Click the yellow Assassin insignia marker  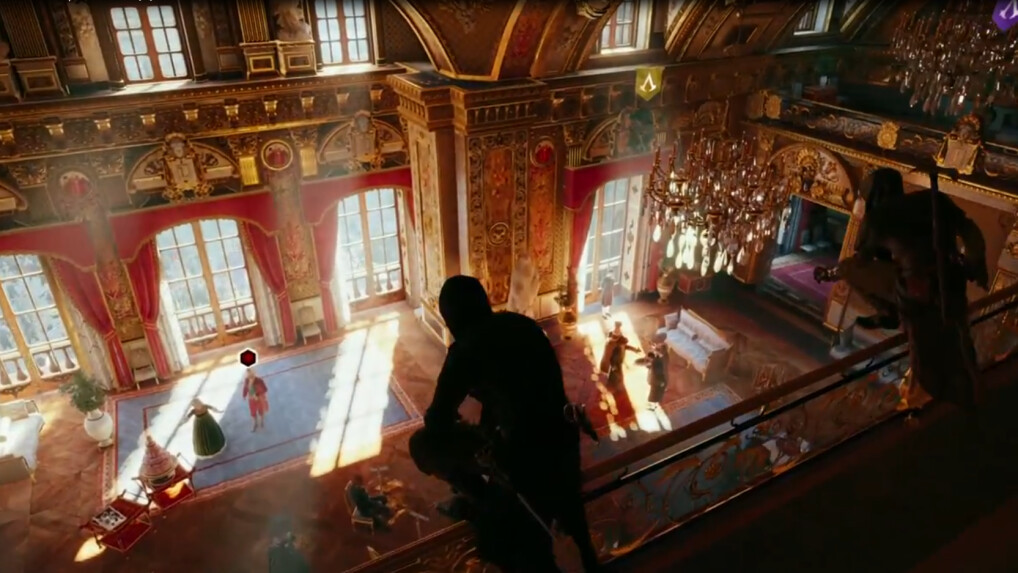(648, 83)
